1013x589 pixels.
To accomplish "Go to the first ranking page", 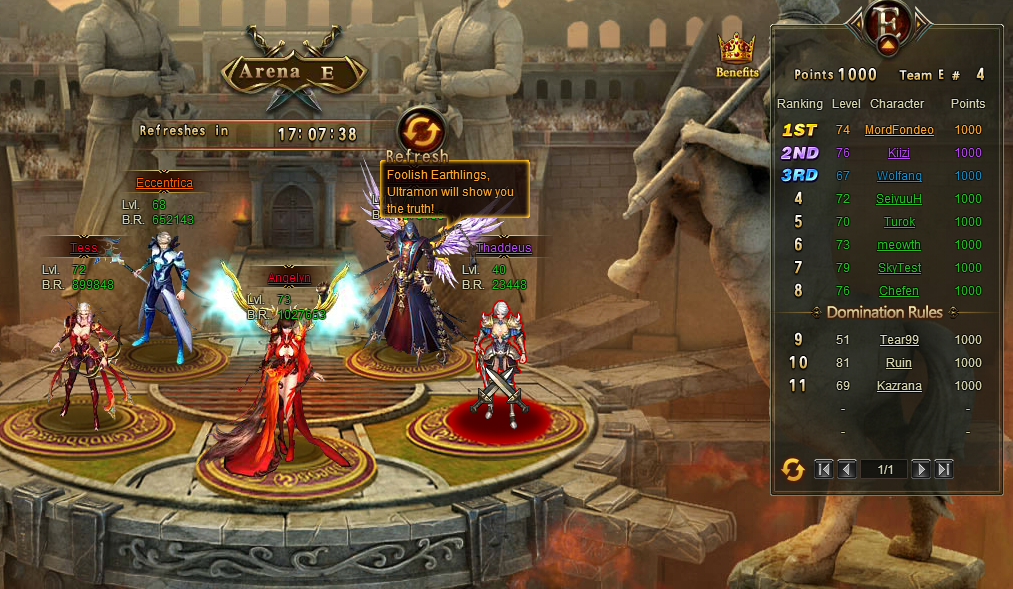I will pyautogui.click(x=824, y=469).
